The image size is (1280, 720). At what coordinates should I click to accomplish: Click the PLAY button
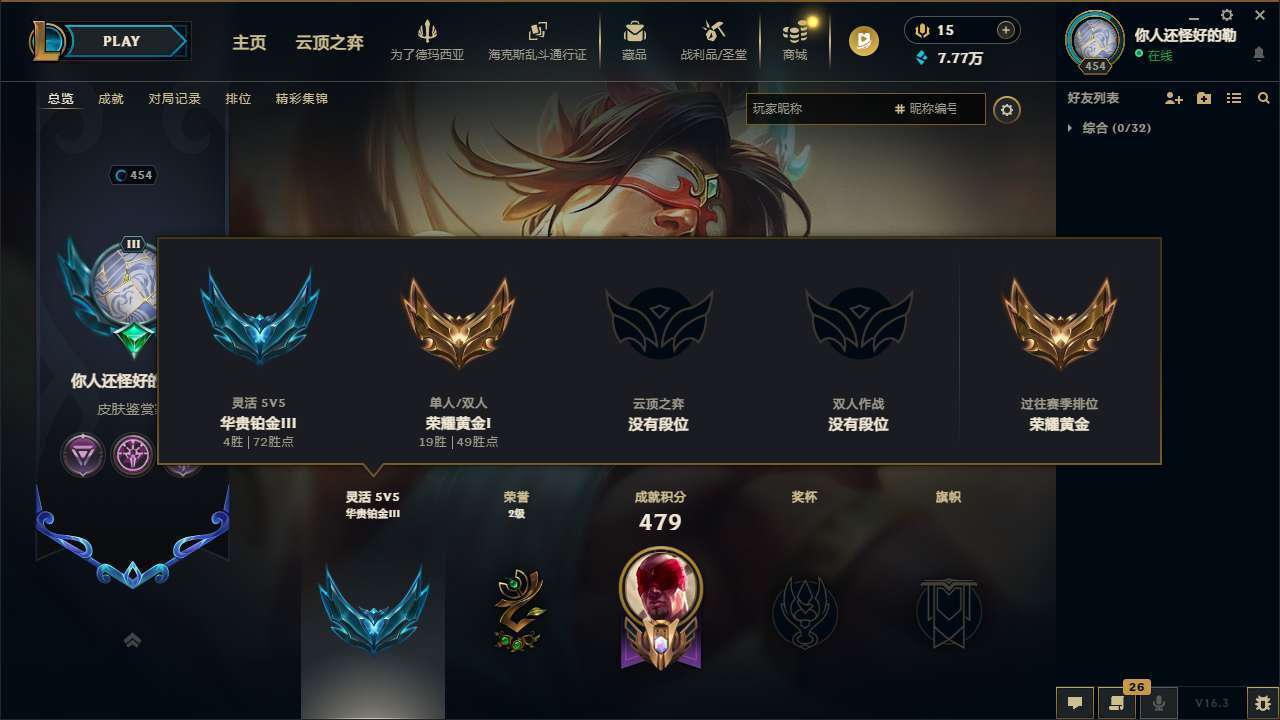click(x=122, y=41)
